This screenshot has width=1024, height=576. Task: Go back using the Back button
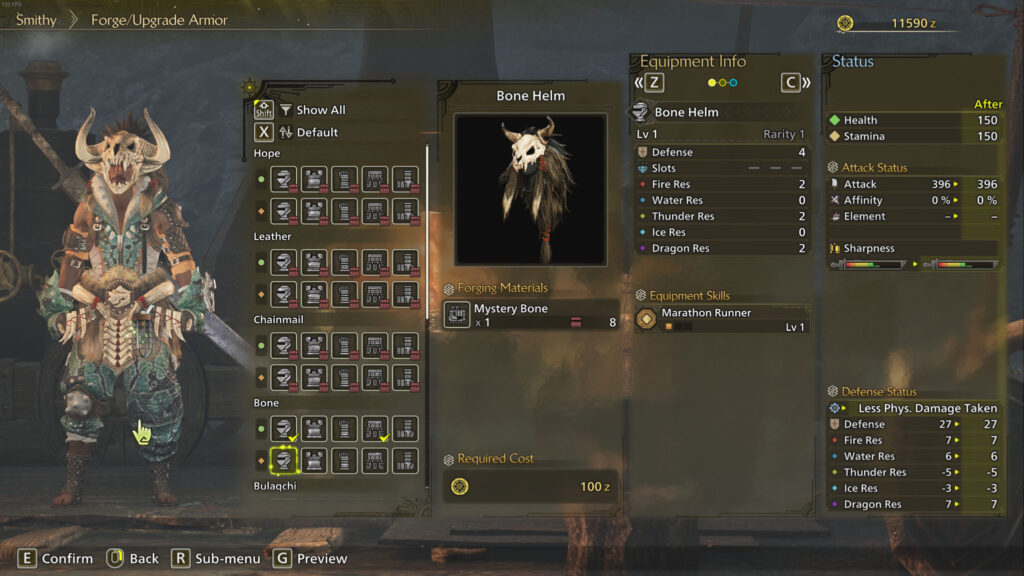[132, 558]
